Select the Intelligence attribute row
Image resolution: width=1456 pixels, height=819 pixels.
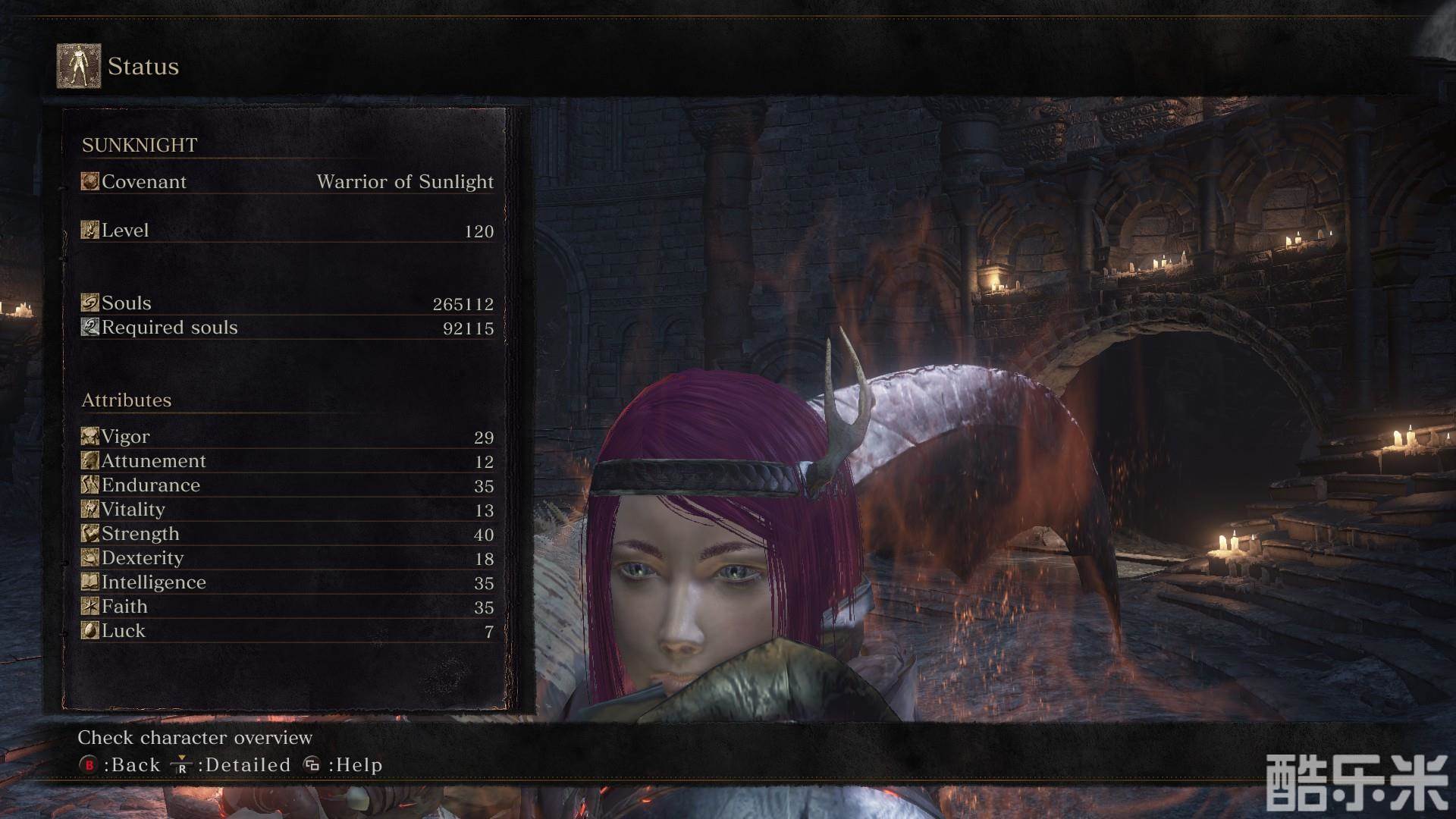[287, 582]
